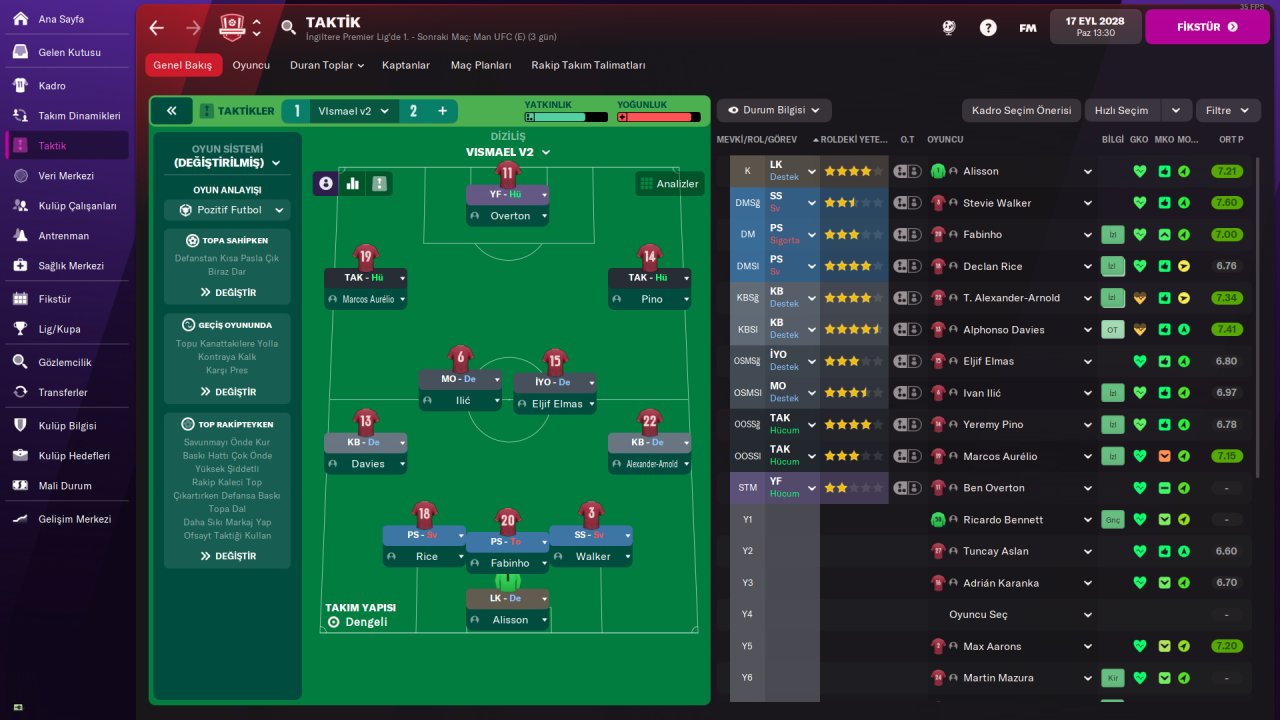Screen dimensions: 1280x720
Task: Open the Maç Planları tab
Action: click(x=481, y=65)
